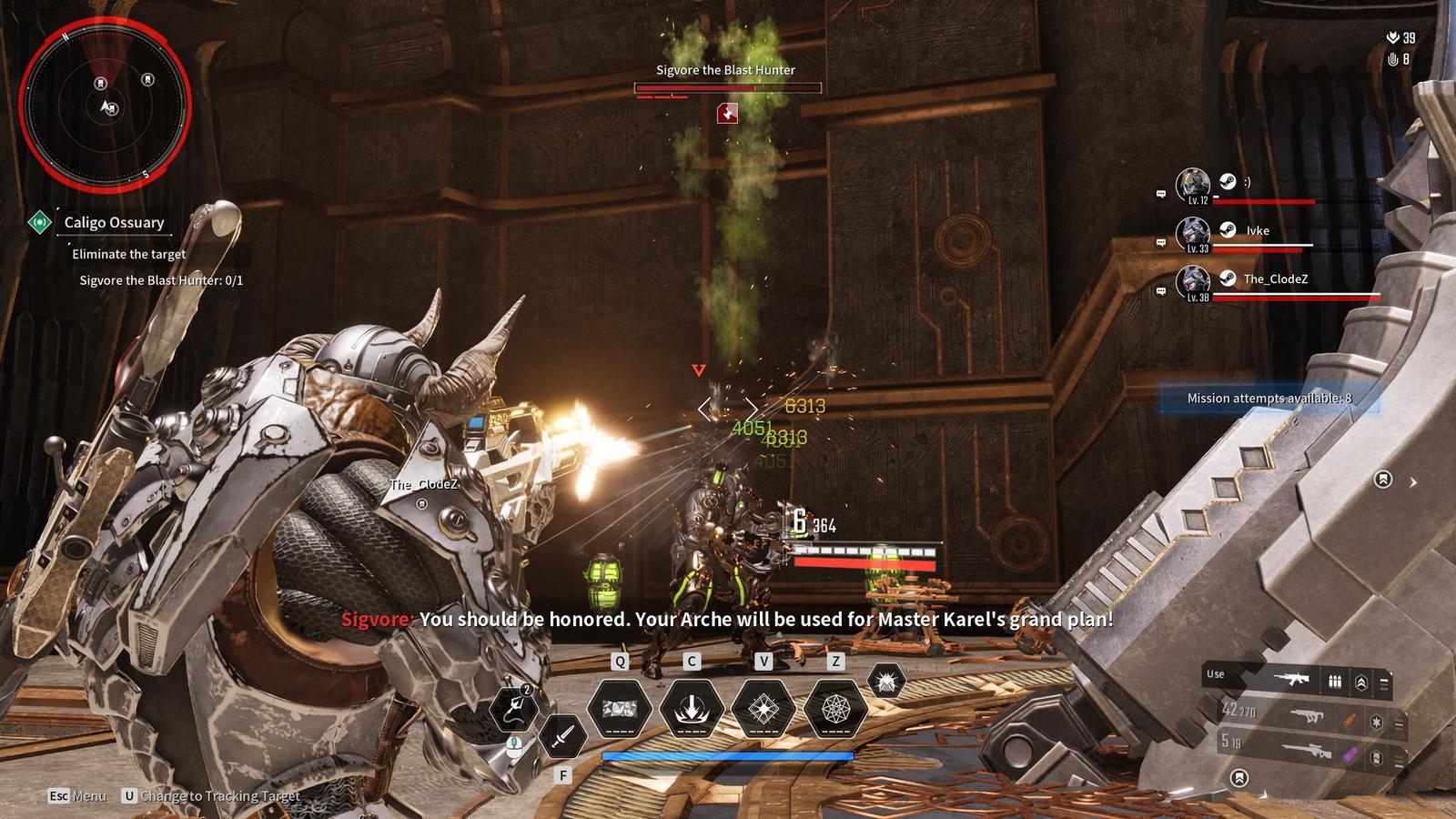The width and height of the screenshot is (1456, 819).
Task: Cast the geometric polygon web skill
Action: (835, 708)
